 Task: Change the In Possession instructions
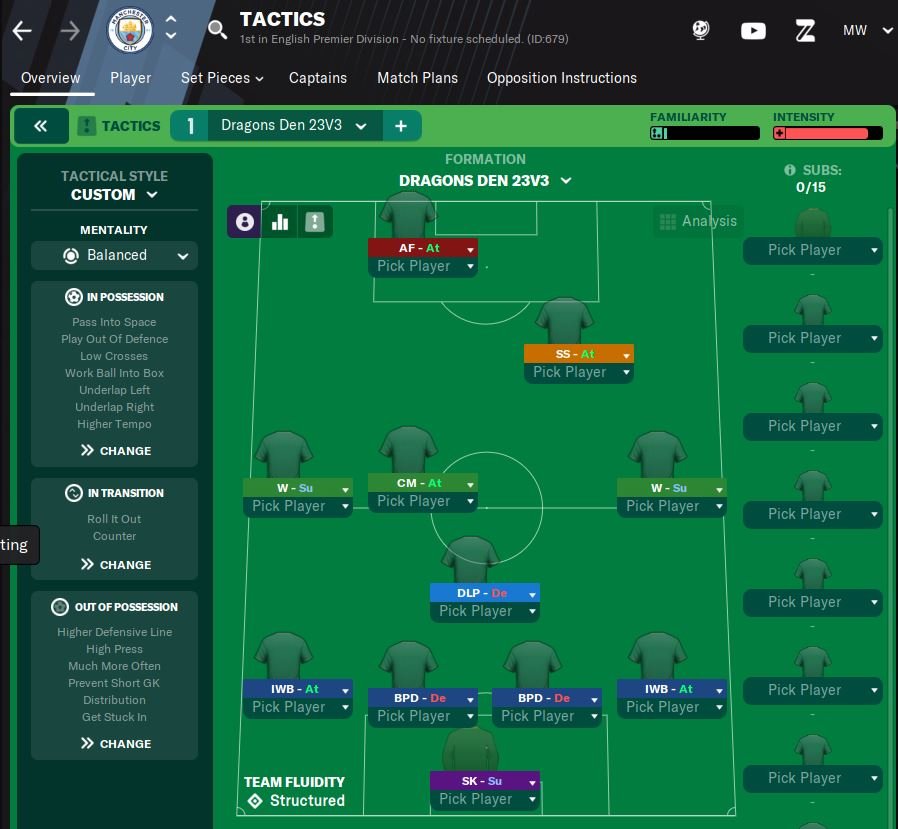point(115,451)
